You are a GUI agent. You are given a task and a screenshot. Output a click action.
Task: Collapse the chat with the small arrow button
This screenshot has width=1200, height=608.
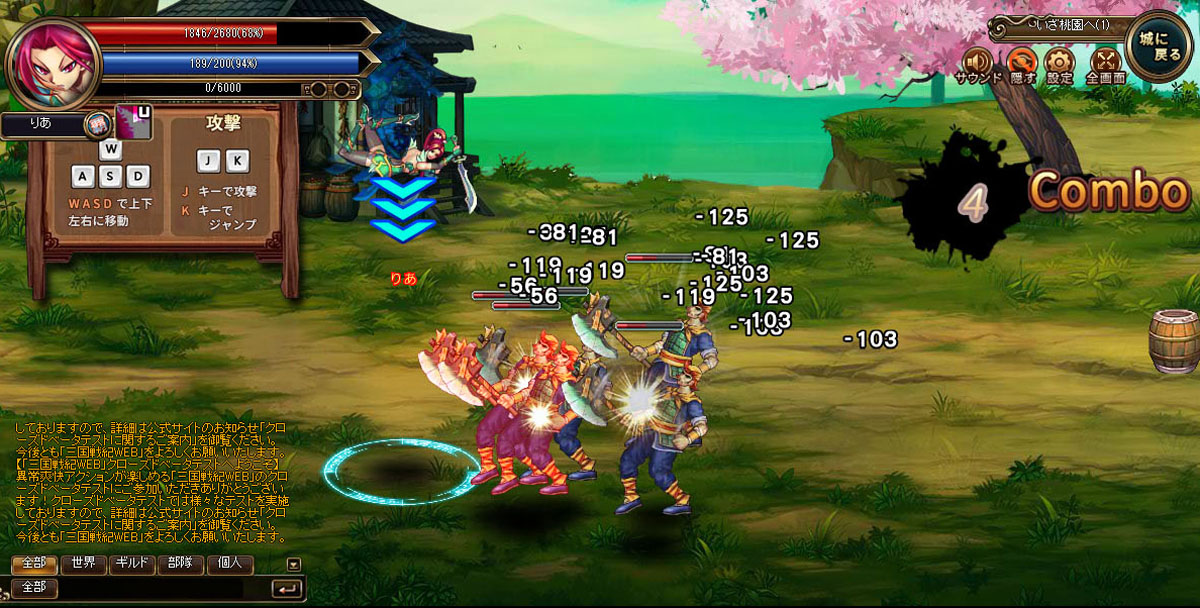pyautogui.click(x=293, y=564)
